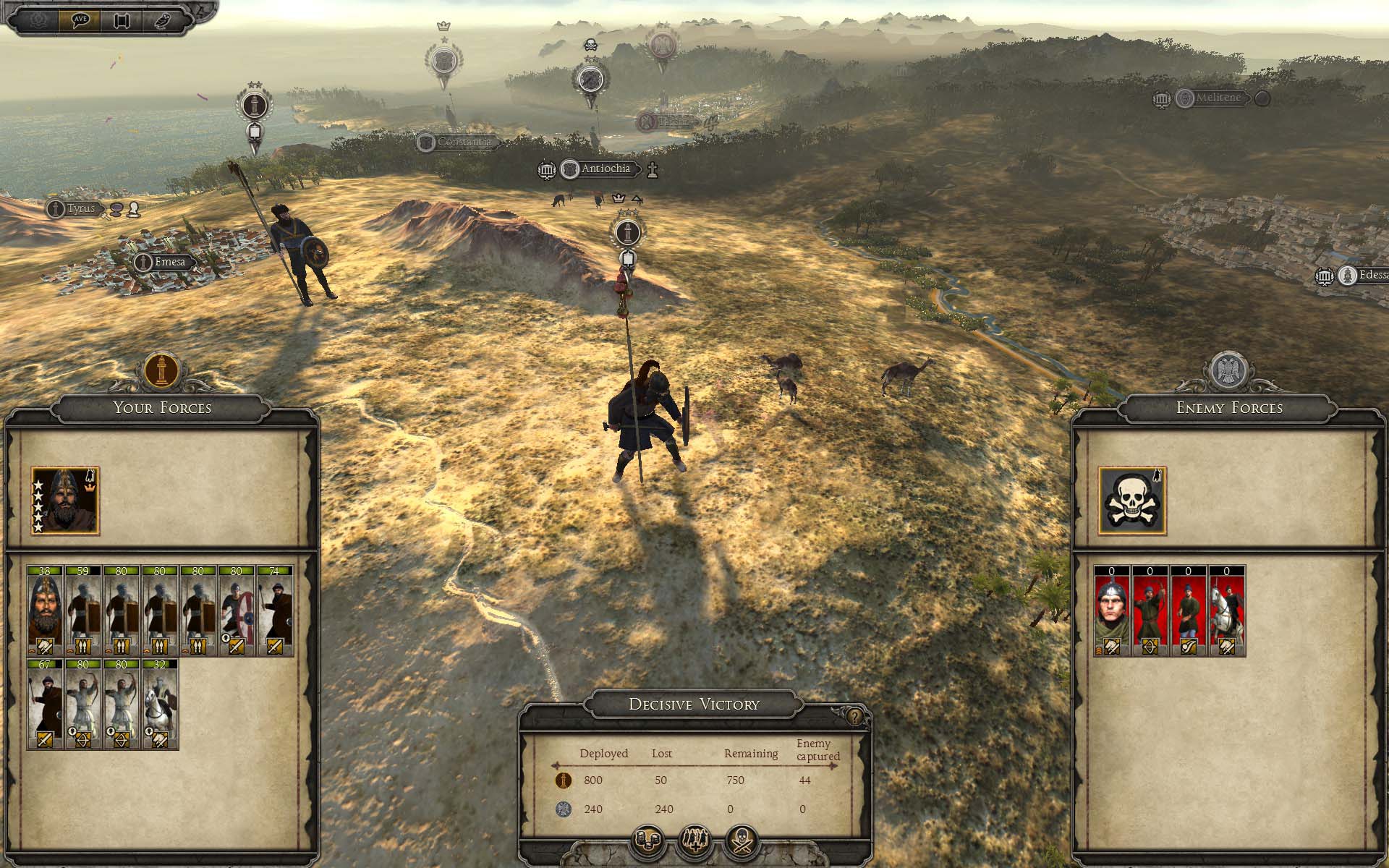Viewport: 1389px width, 868px height.
Task: Select your bearded general's portrait
Action: tap(65, 501)
